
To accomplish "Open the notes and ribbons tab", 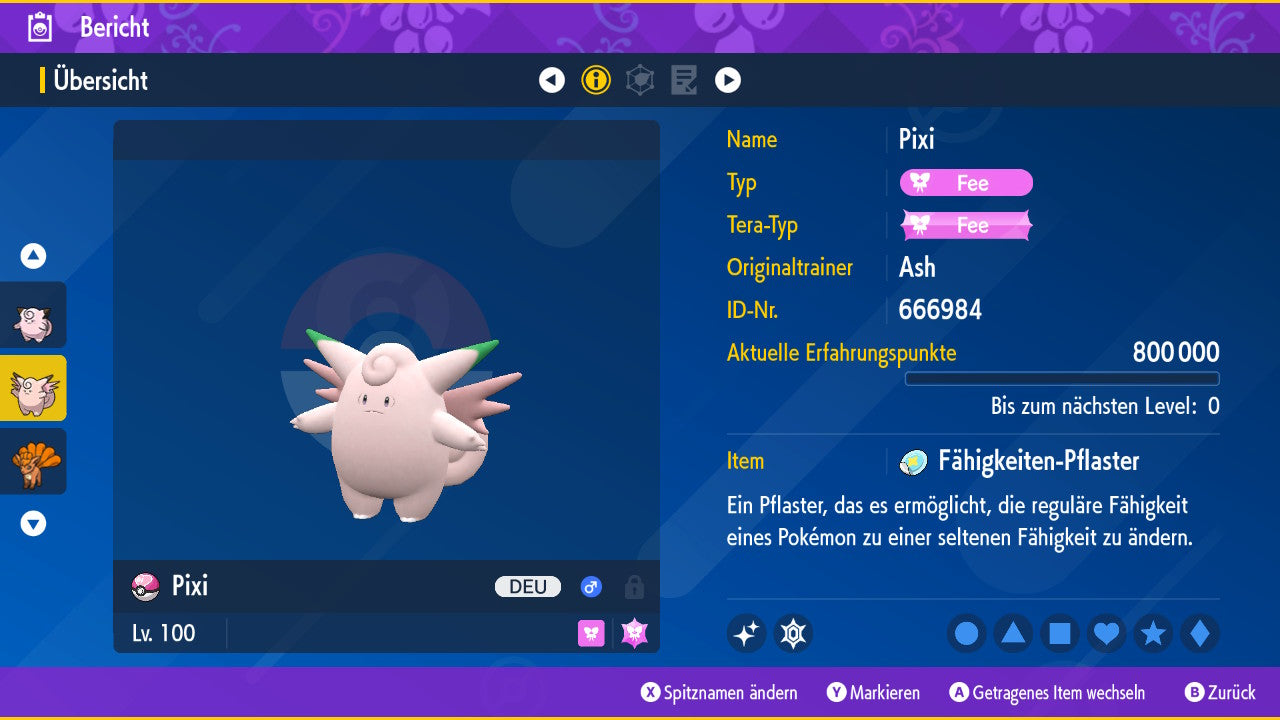I will pyautogui.click(x=684, y=80).
